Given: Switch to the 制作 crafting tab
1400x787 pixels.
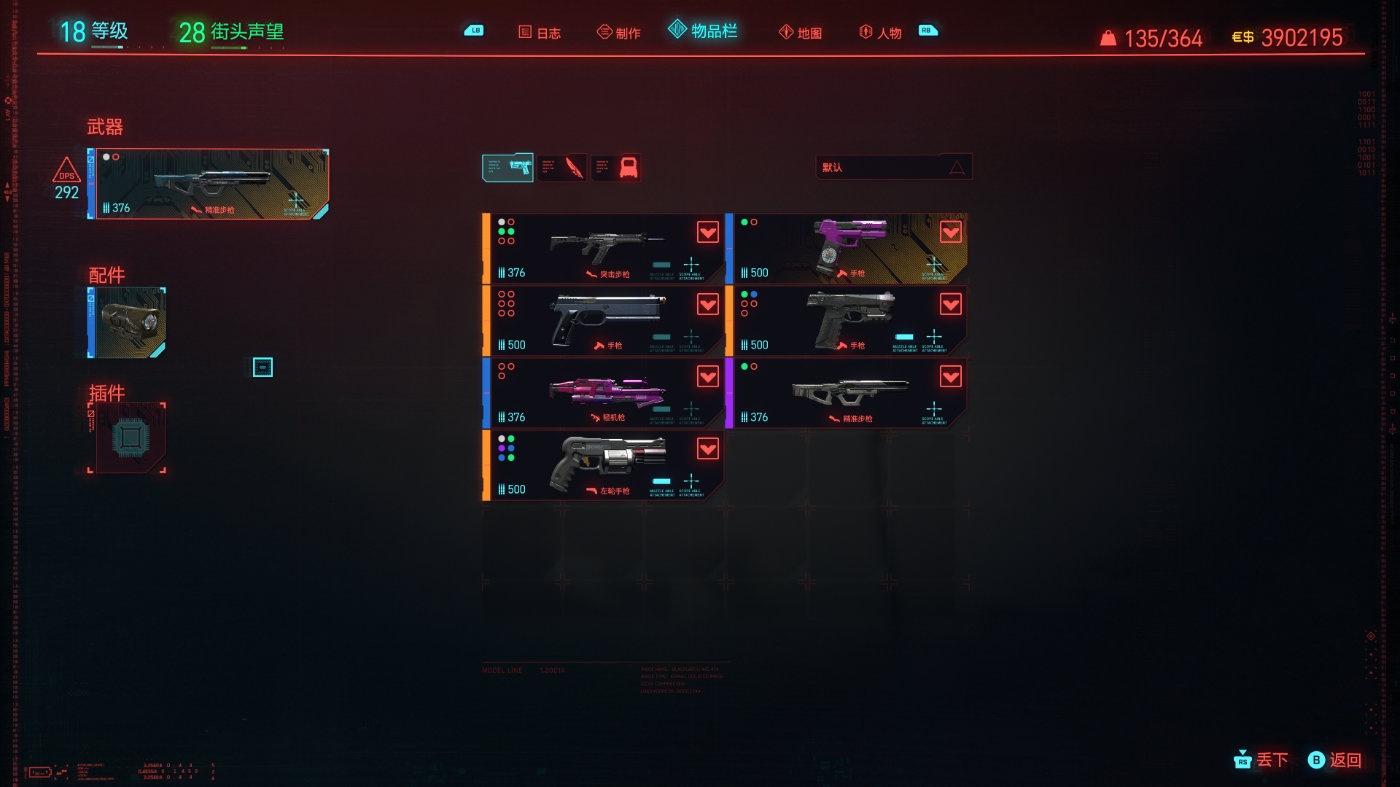Looking at the screenshot, I should [619, 32].
